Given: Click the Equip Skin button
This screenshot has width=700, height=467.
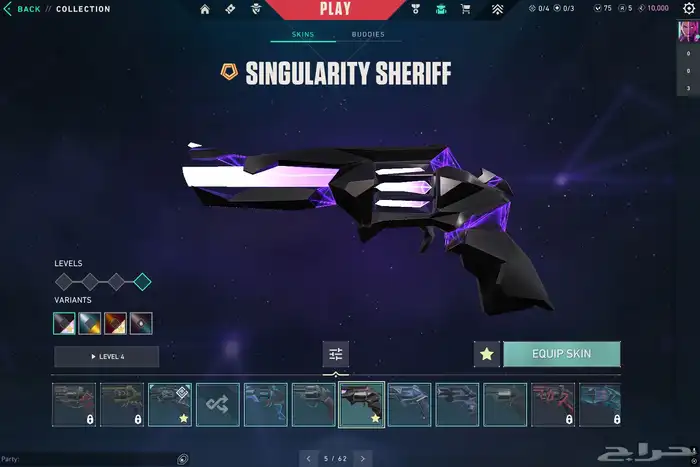Looking at the screenshot, I should tap(561, 354).
